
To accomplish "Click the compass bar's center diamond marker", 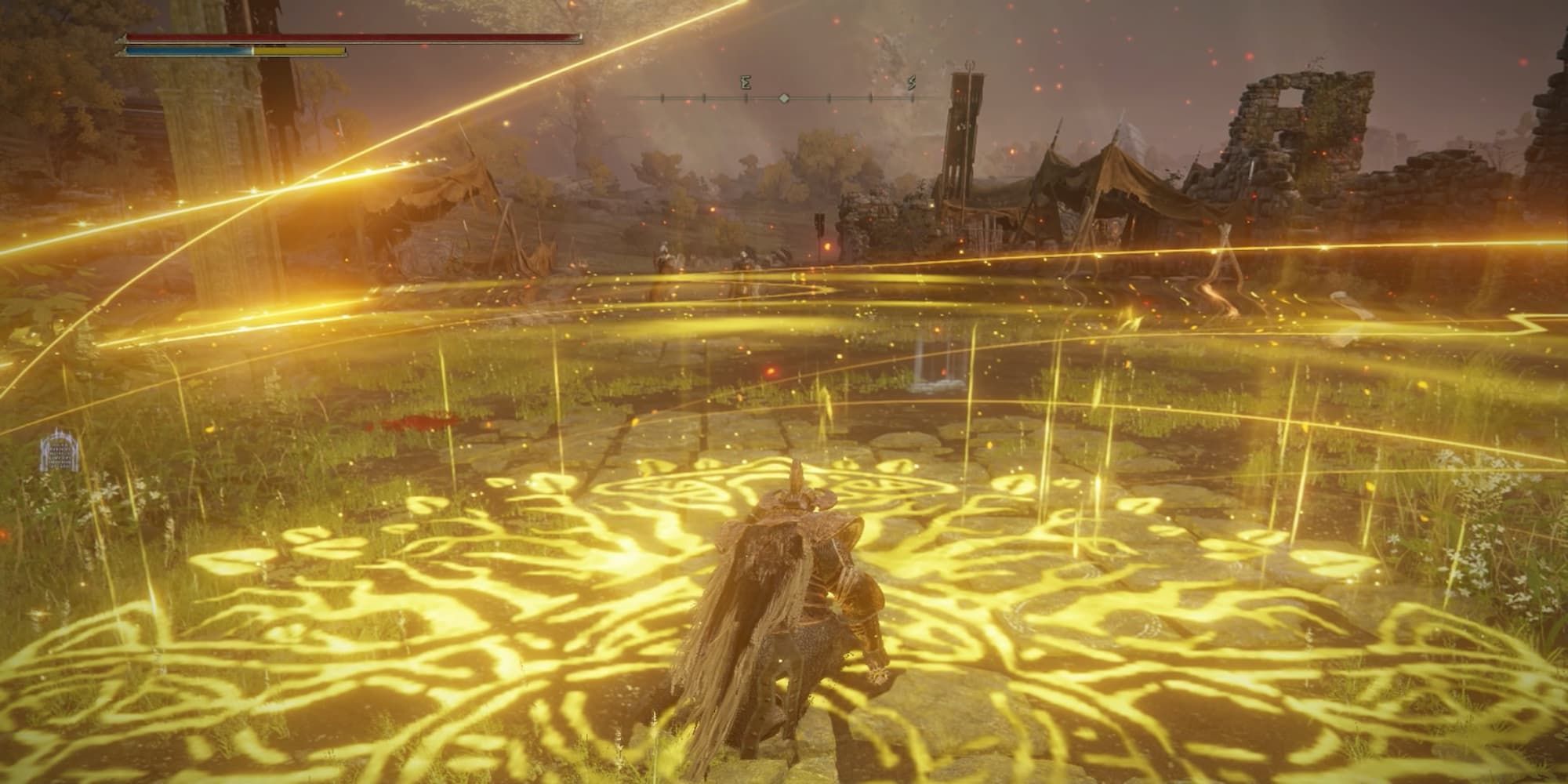I will pyautogui.click(x=784, y=98).
